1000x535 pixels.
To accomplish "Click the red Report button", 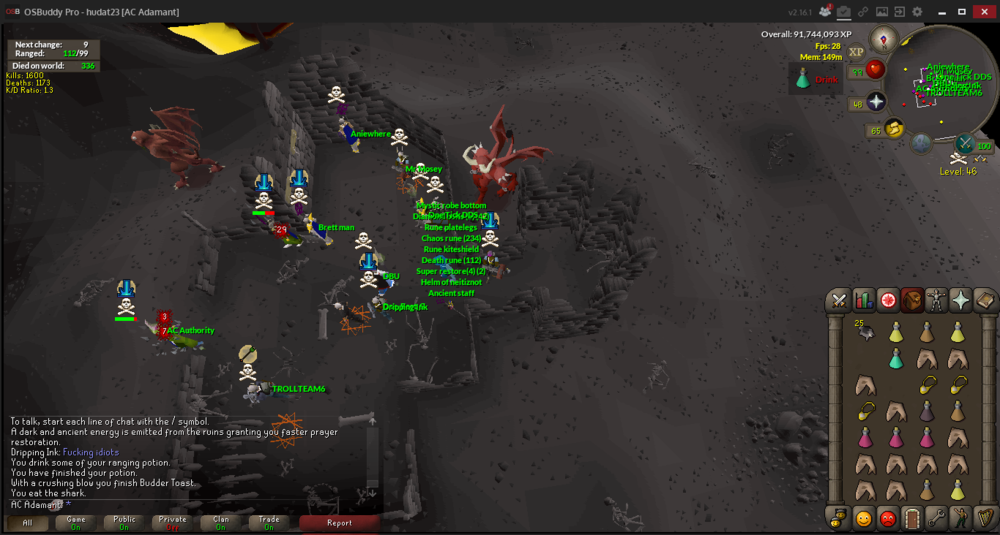I will tap(339, 522).
